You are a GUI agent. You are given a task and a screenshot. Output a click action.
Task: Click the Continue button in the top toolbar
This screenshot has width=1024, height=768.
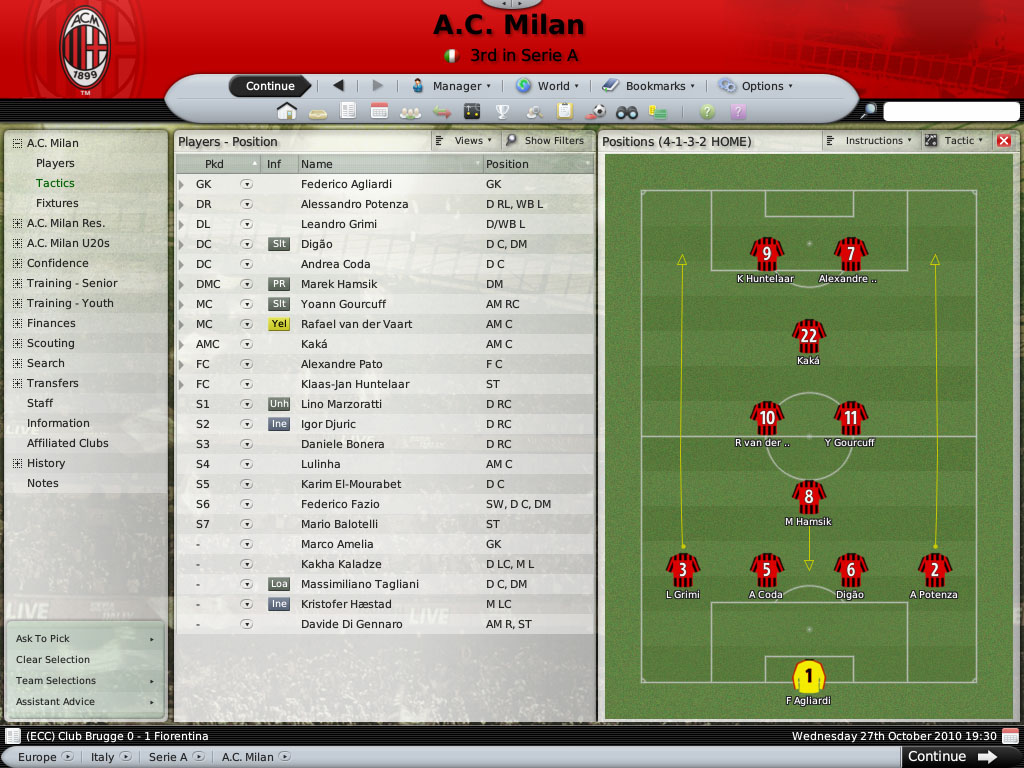269,86
